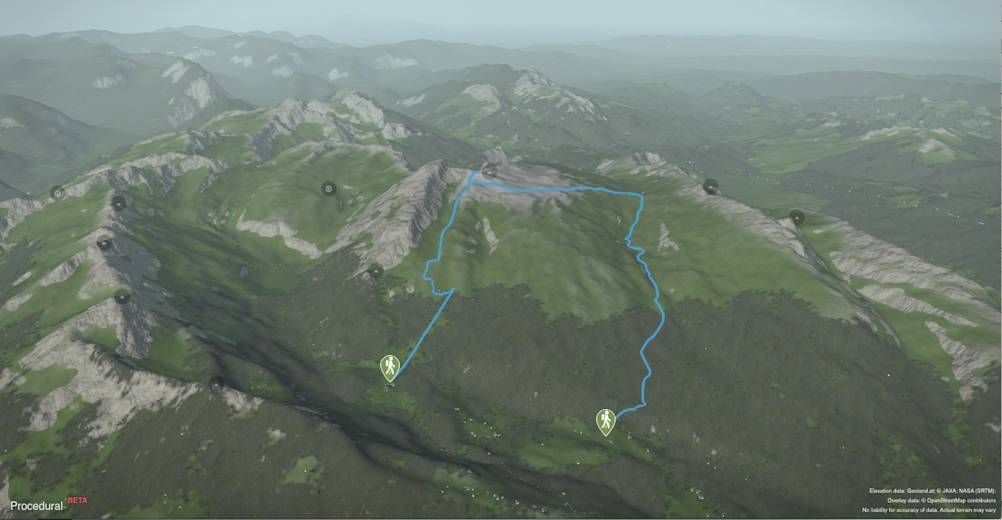Select the hiker pin ending the long winding trail
Viewport: 1002px width, 520px height.
[605, 421]
